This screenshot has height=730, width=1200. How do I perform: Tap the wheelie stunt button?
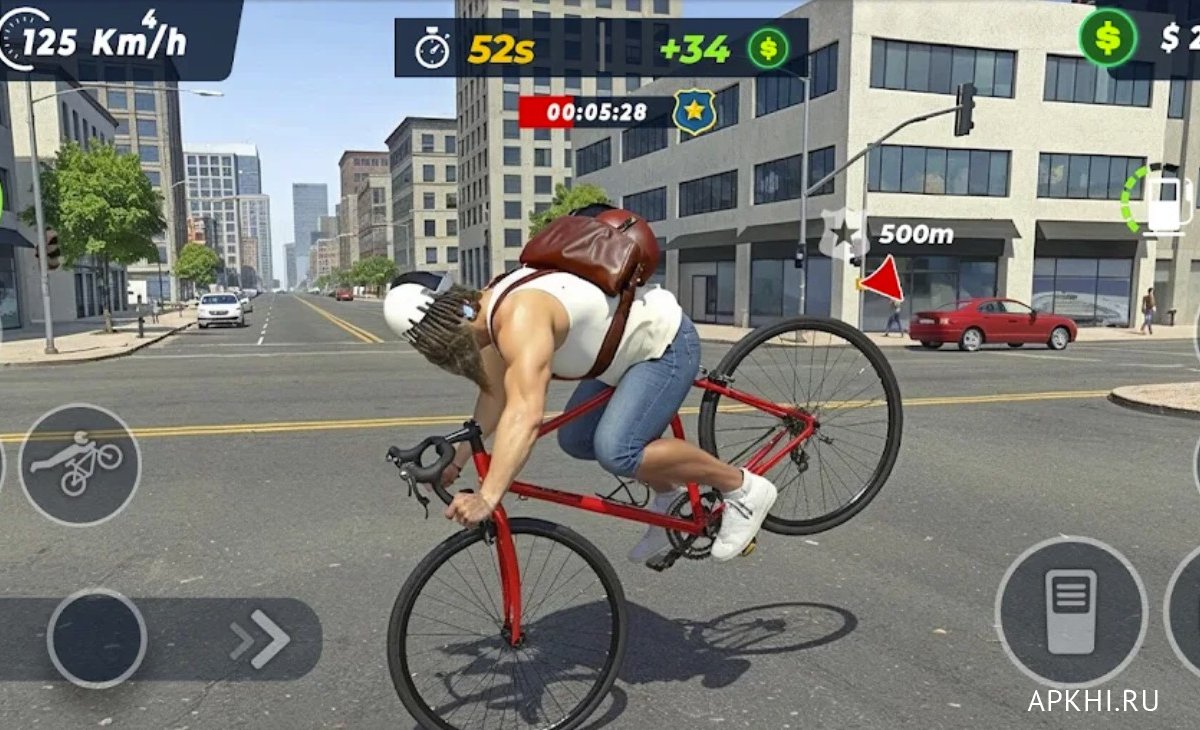tap(79, 464)
